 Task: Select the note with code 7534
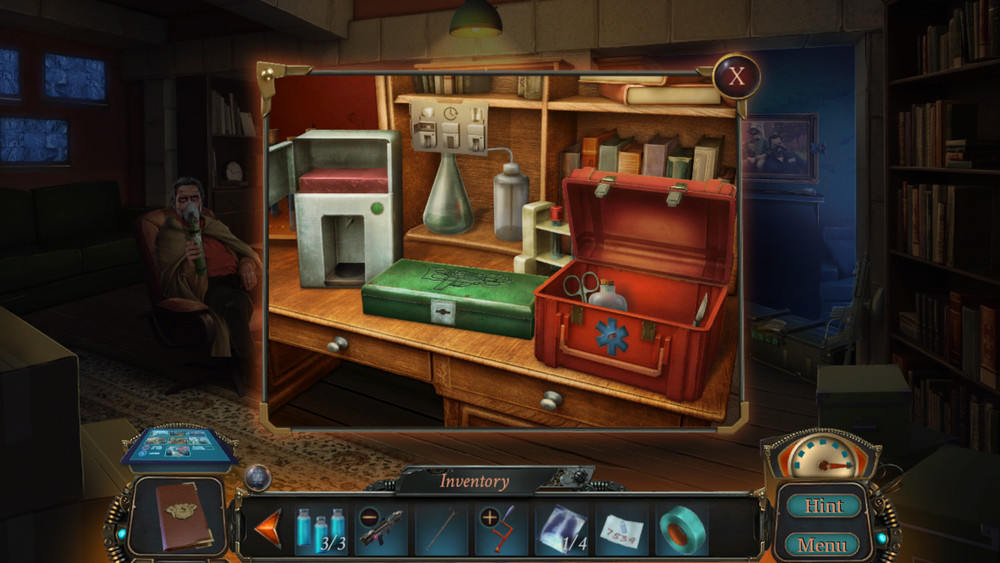621,529
